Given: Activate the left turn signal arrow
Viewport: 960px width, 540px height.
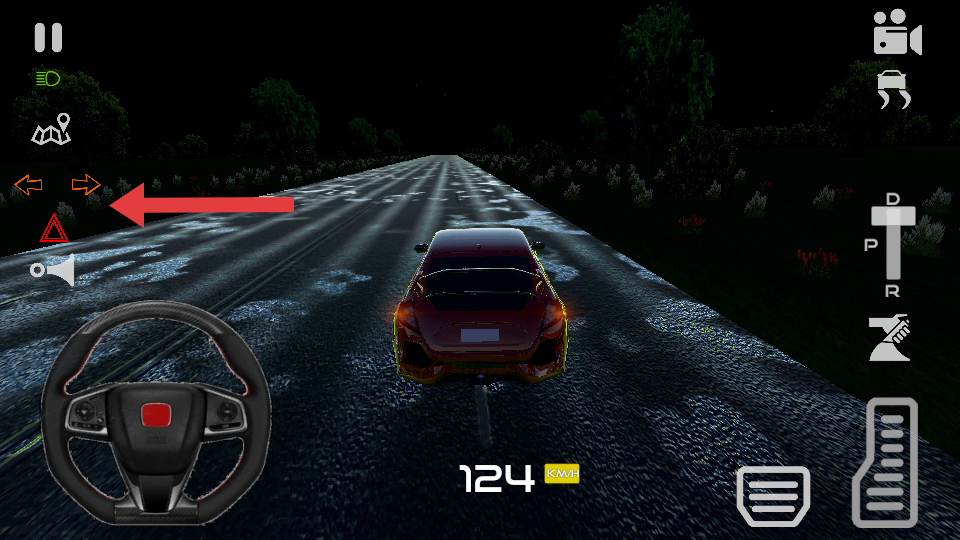Looking at the screenshot, I should coord(28,184).
